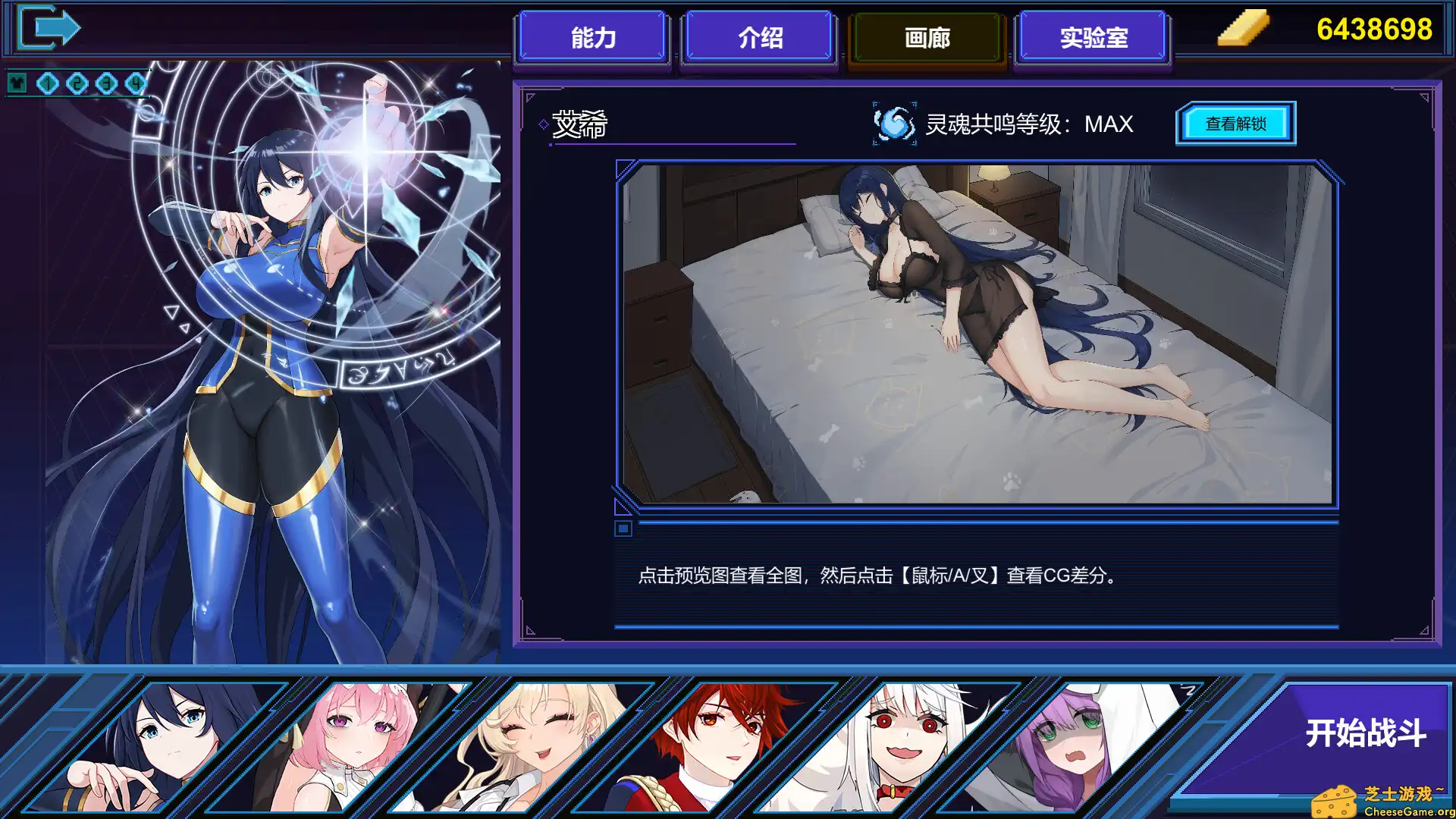Switch to the 实验室 tab
The image size is (1456, 819).
pos(1092,36)
